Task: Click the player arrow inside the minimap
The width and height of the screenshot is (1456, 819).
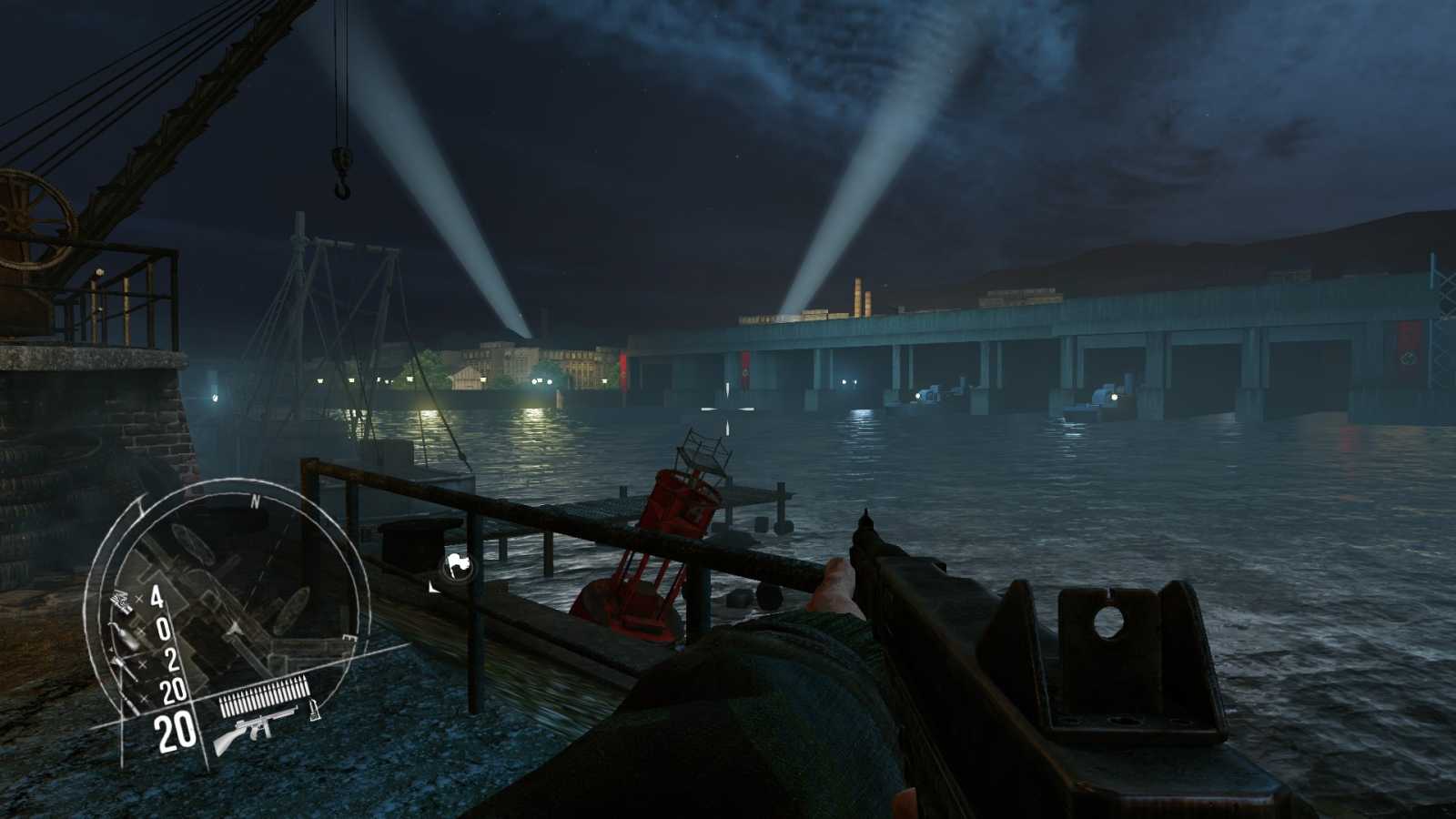Action: (x=235, y=628)
